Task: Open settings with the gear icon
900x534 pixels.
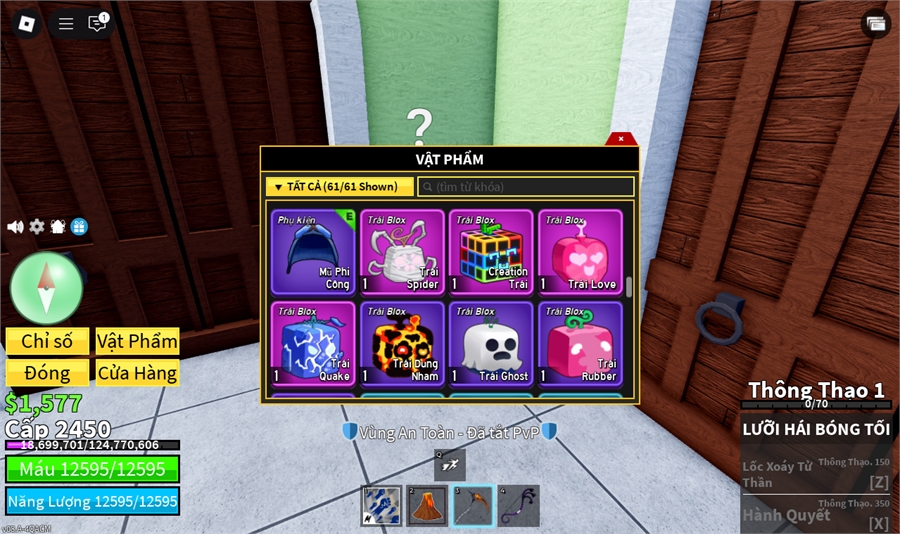Action: [x=37, y=227]
